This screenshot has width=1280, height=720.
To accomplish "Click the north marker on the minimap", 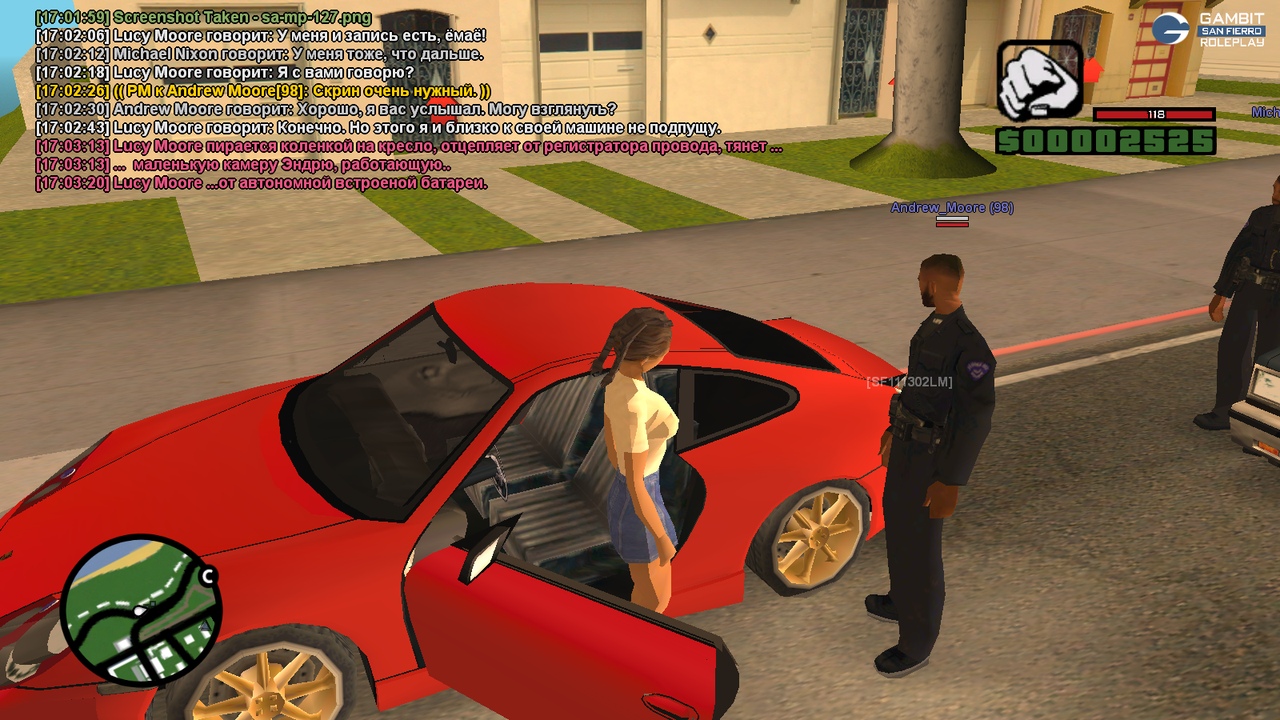I will pyautogui.click(x=208, y=576).
